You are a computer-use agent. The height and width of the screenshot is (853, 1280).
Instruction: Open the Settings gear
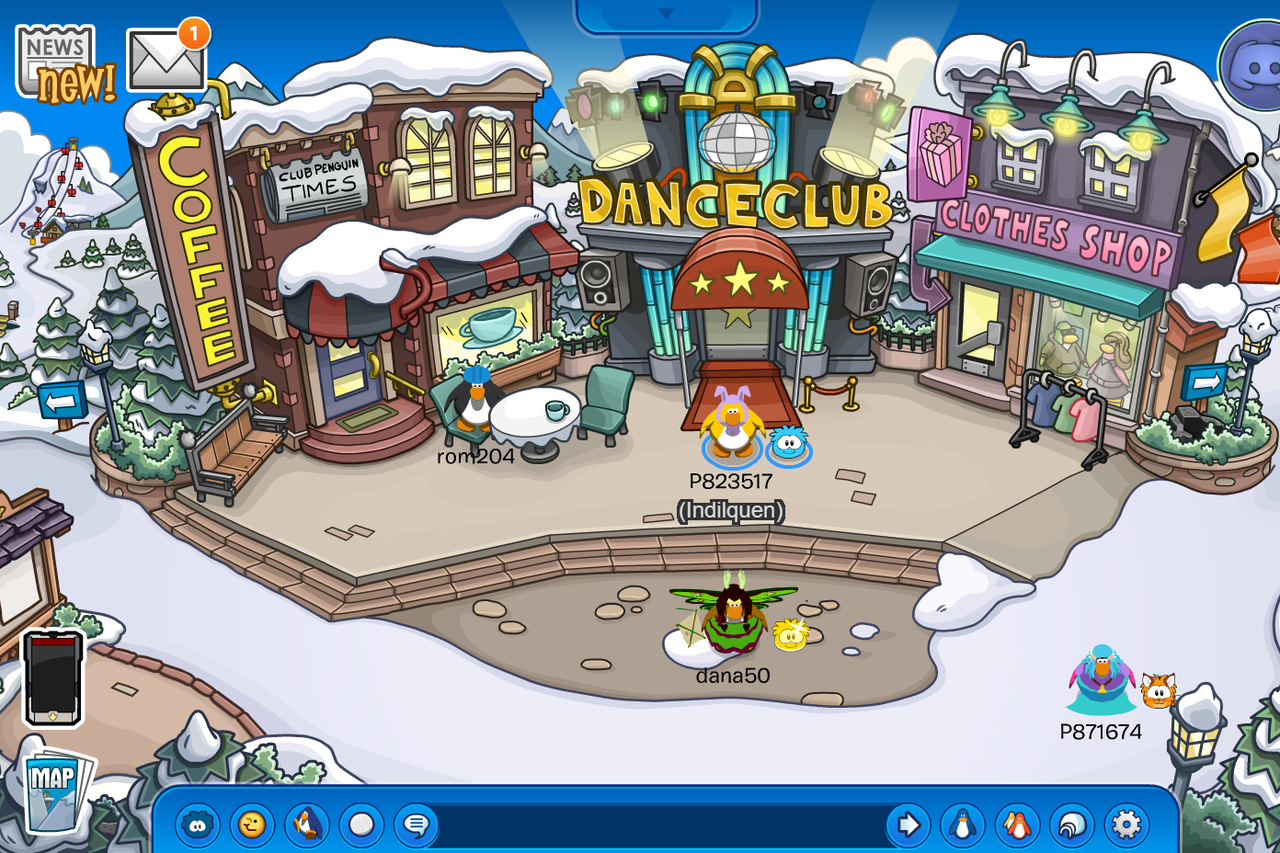(1124, 826)
